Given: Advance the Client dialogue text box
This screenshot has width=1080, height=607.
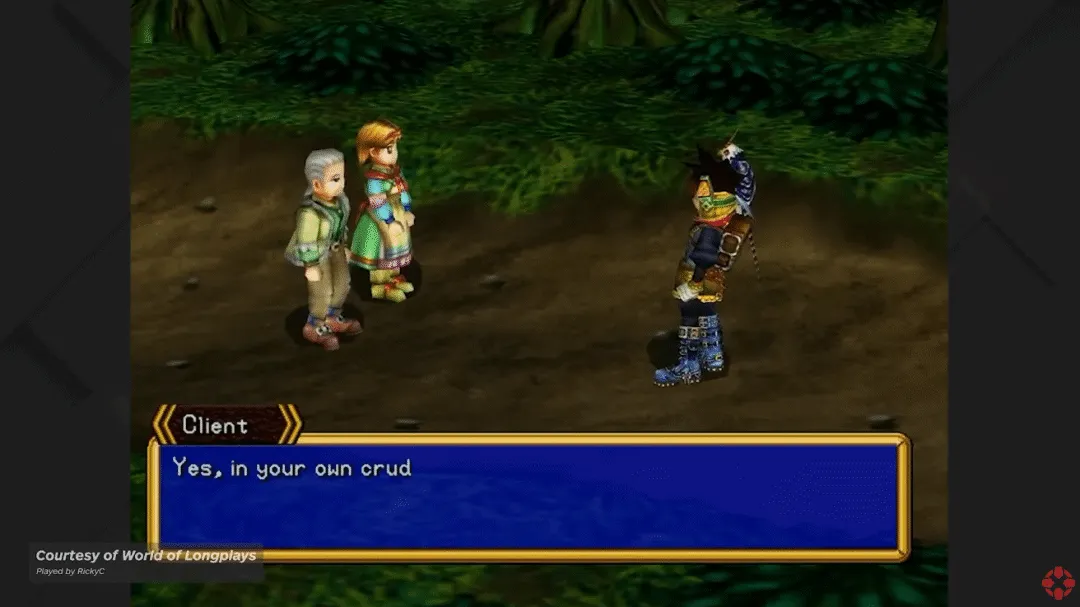Looking at the screenshot, I should tap(529, 496).
